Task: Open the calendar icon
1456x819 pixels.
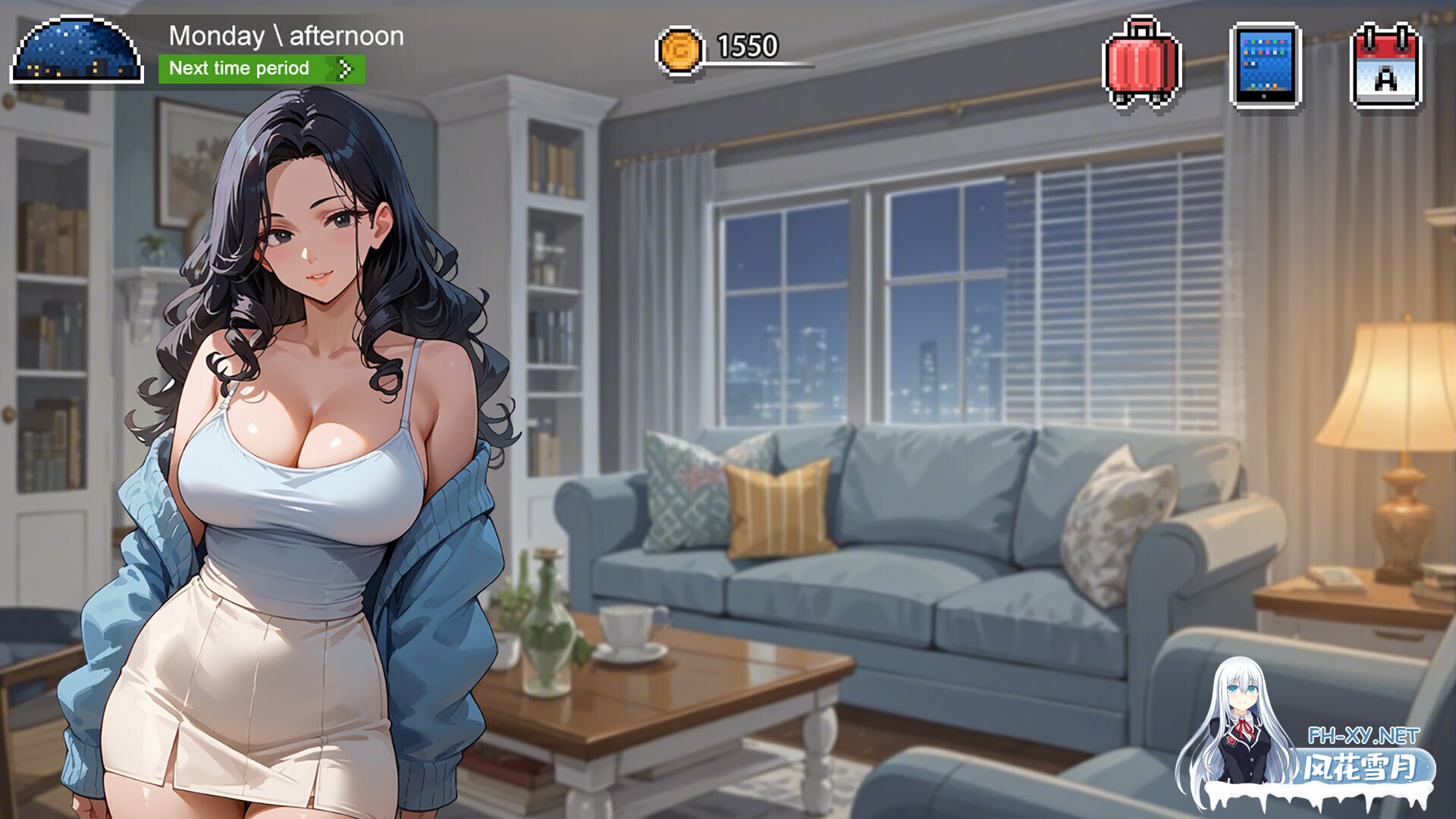Action: (1385, 67)
